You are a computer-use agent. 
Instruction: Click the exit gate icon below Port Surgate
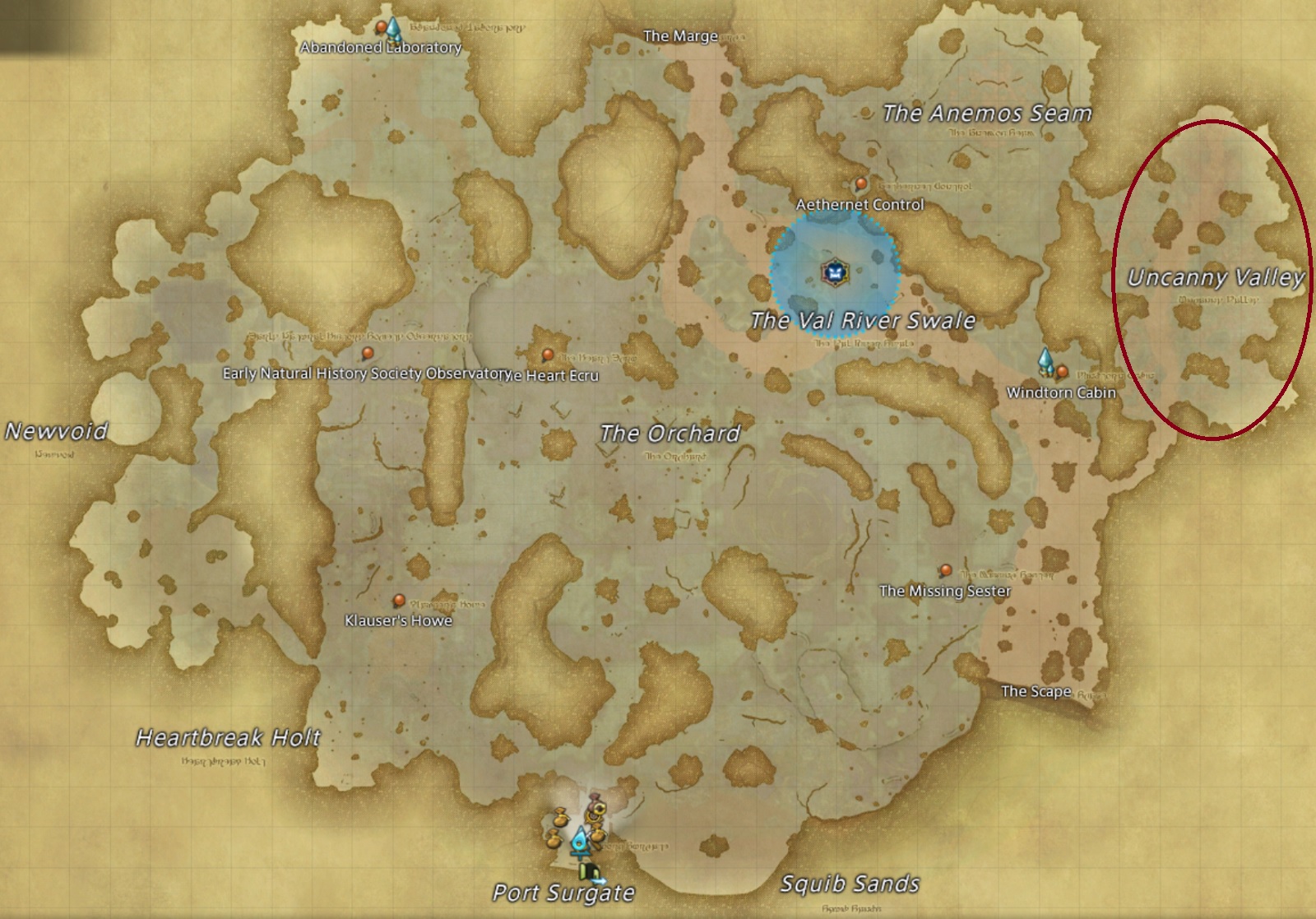590,873
